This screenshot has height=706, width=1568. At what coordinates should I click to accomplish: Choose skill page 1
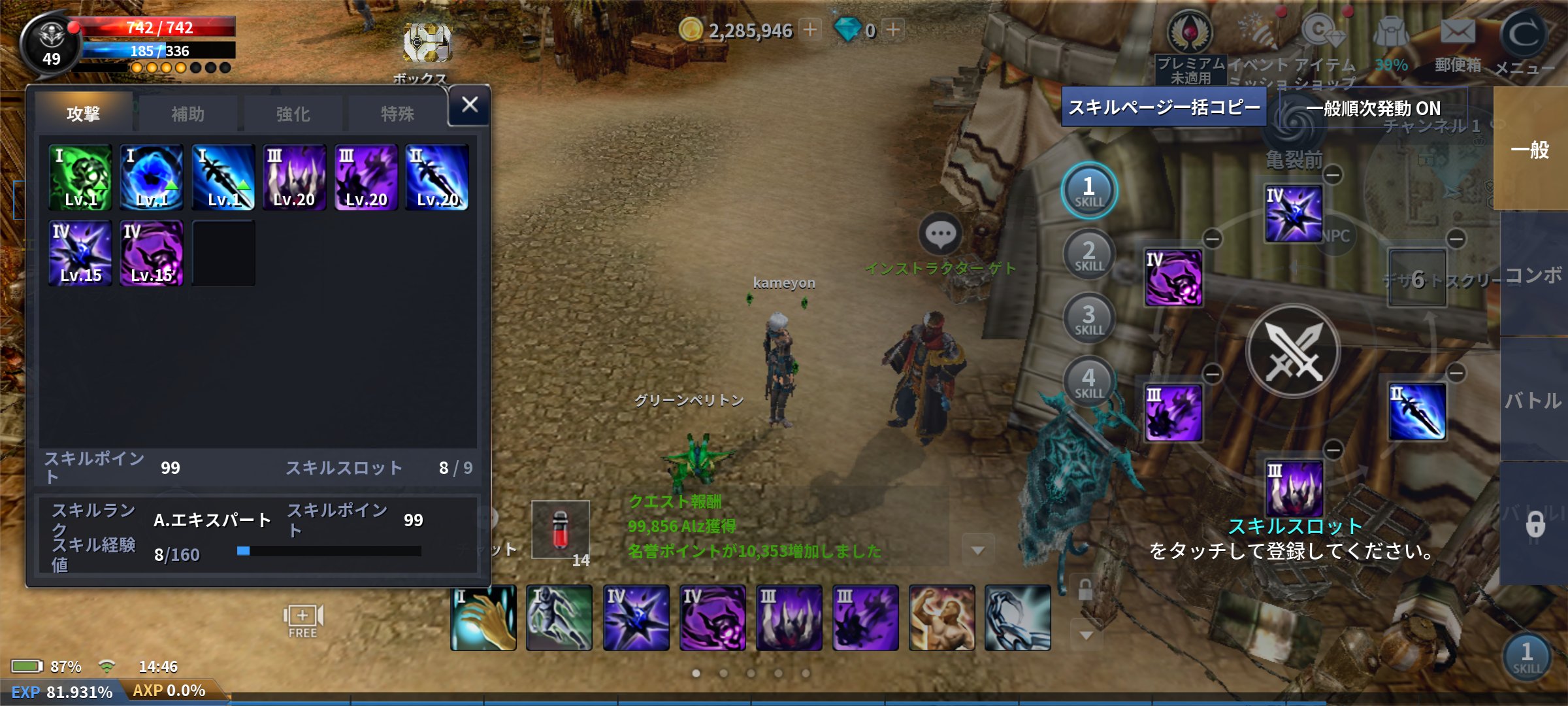coord(1088,190)
